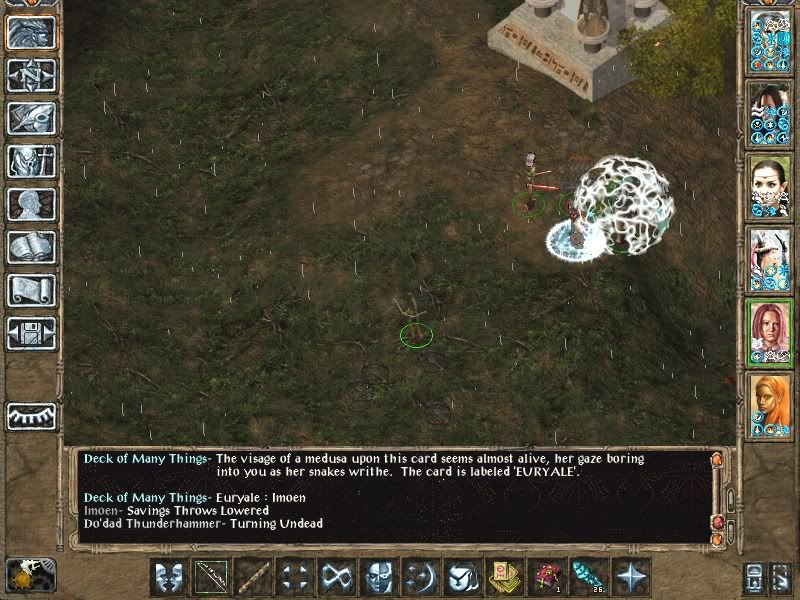The width and height of the screenshot is (800, 600).
Task: Activate the infinity-symbol ability button
Action: (x=337, y=577)
